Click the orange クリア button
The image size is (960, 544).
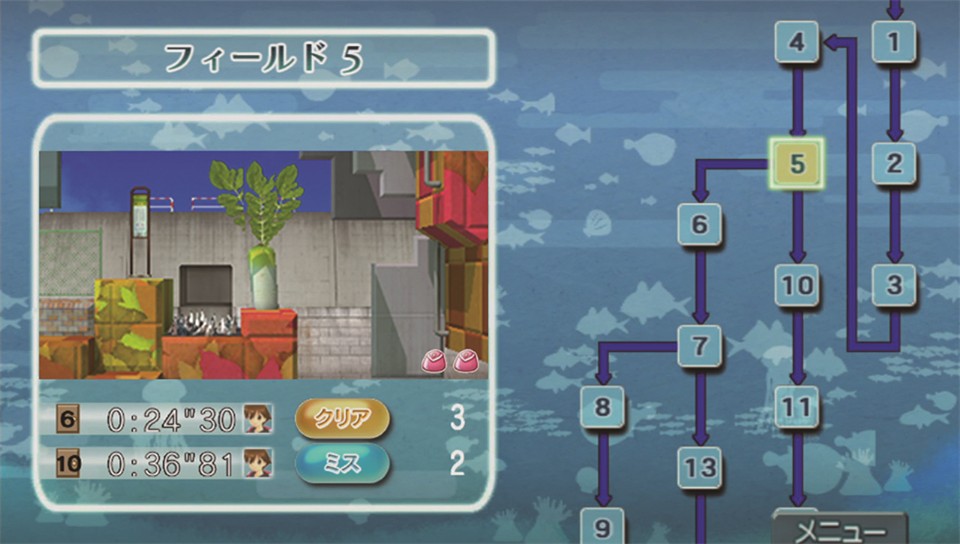[343, 418]
